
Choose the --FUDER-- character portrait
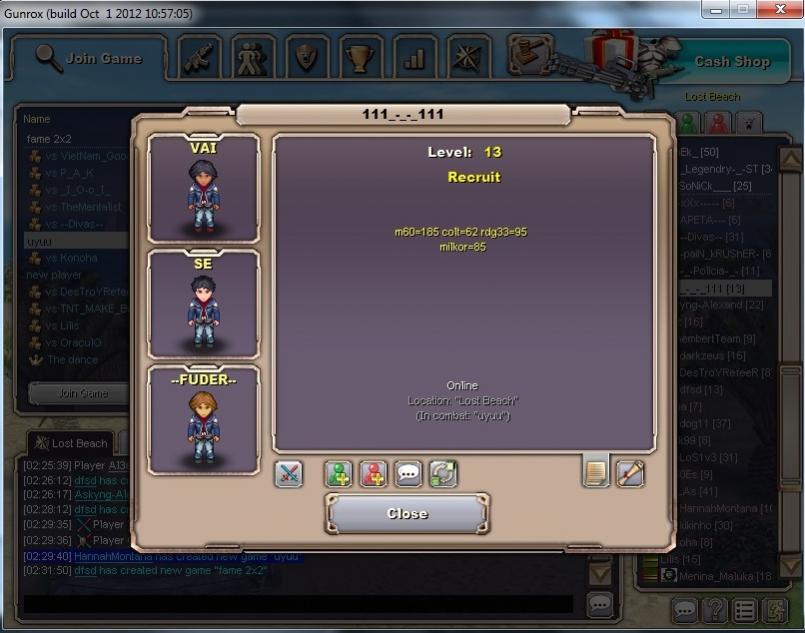click(x=204, y=420)
